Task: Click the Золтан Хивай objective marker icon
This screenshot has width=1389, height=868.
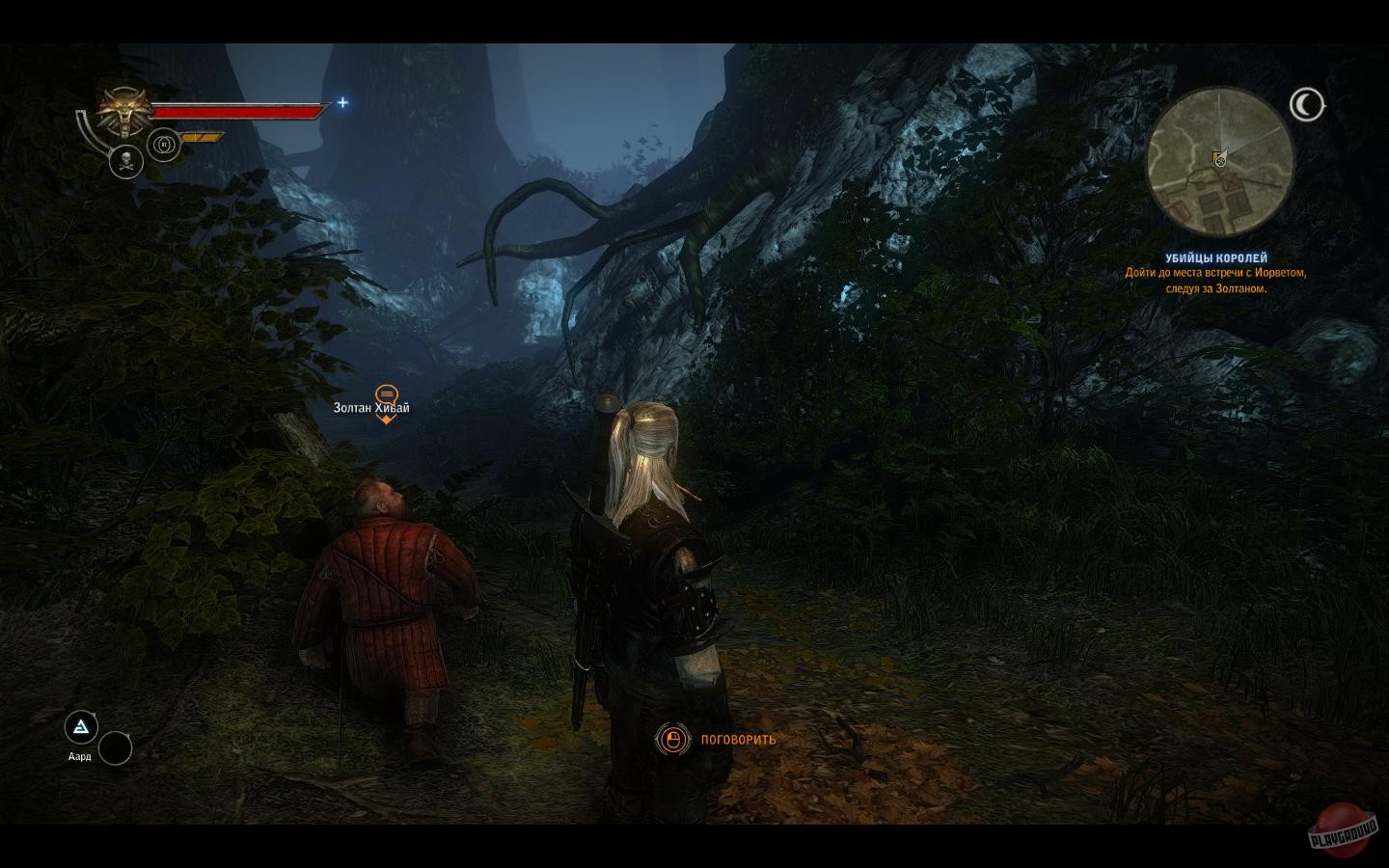Action: pos(387,395)
